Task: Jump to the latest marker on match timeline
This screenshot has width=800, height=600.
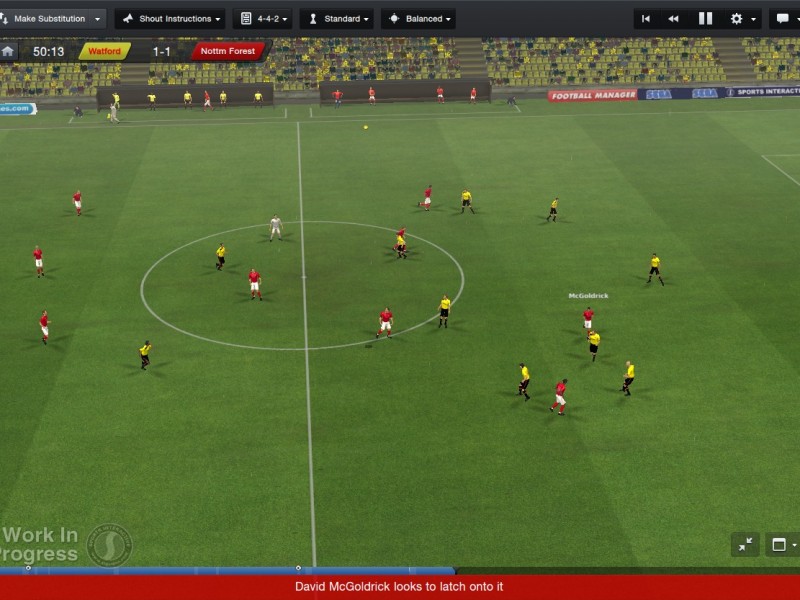Action: 298,569
